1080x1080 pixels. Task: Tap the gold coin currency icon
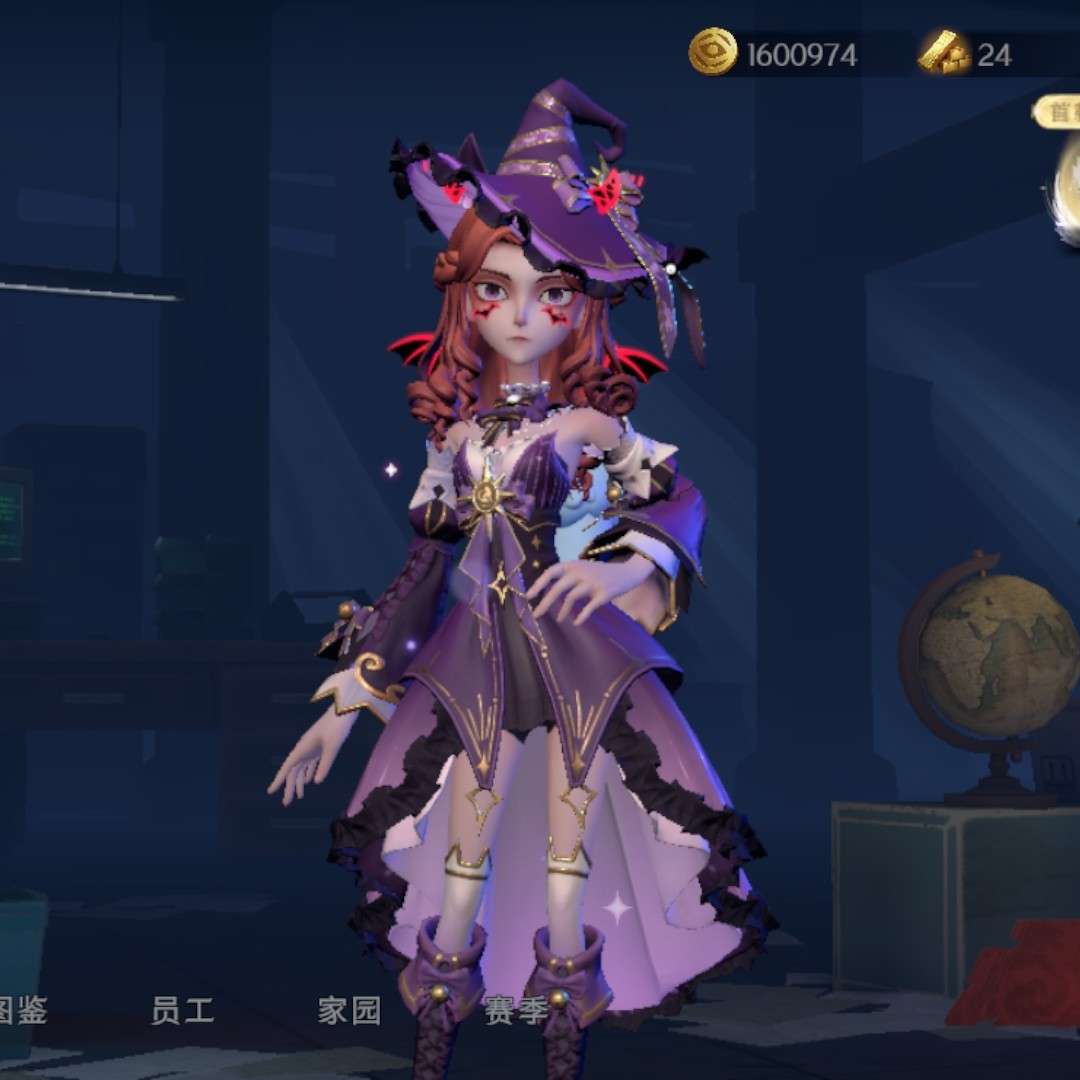click(713, 53)
